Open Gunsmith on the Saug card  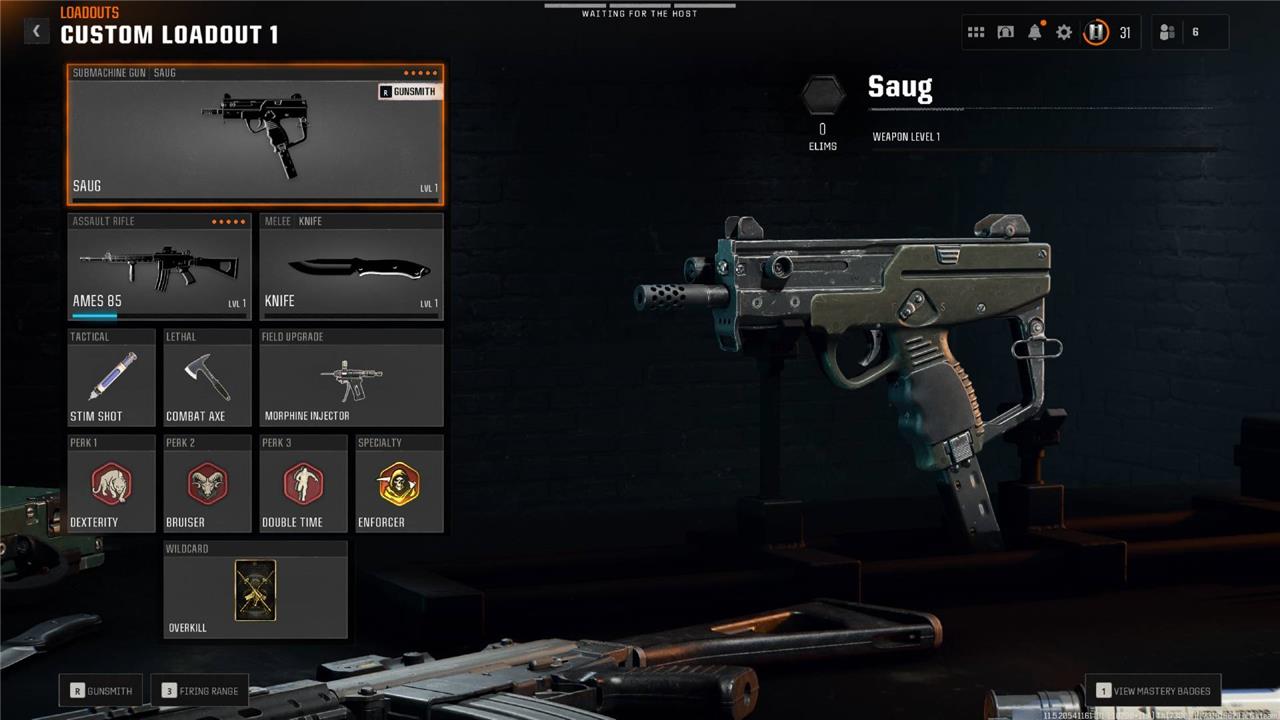point(408,92)
